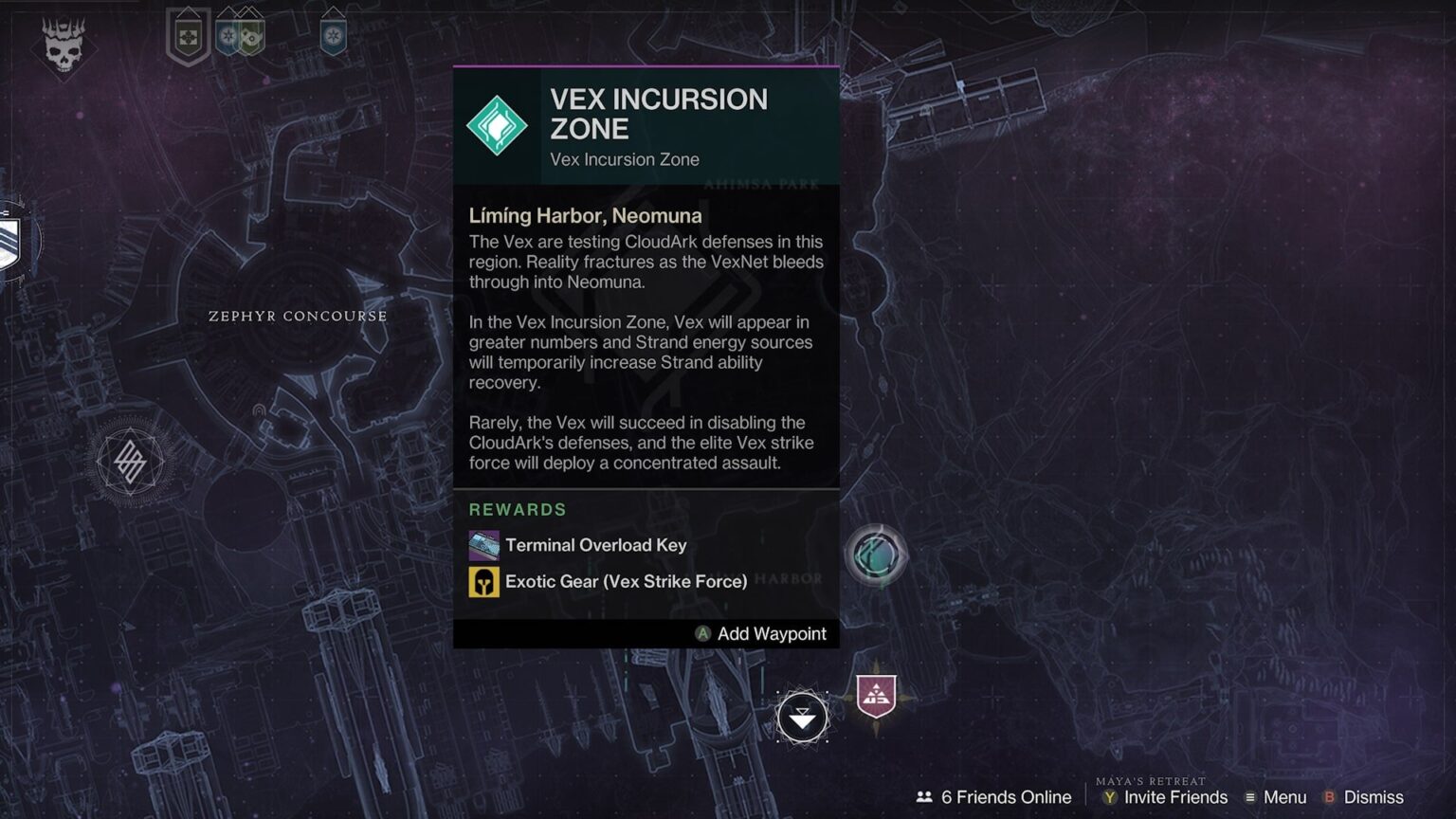
Task: Click the Terminal Overload Key reward icon
Action: (484, 545)
